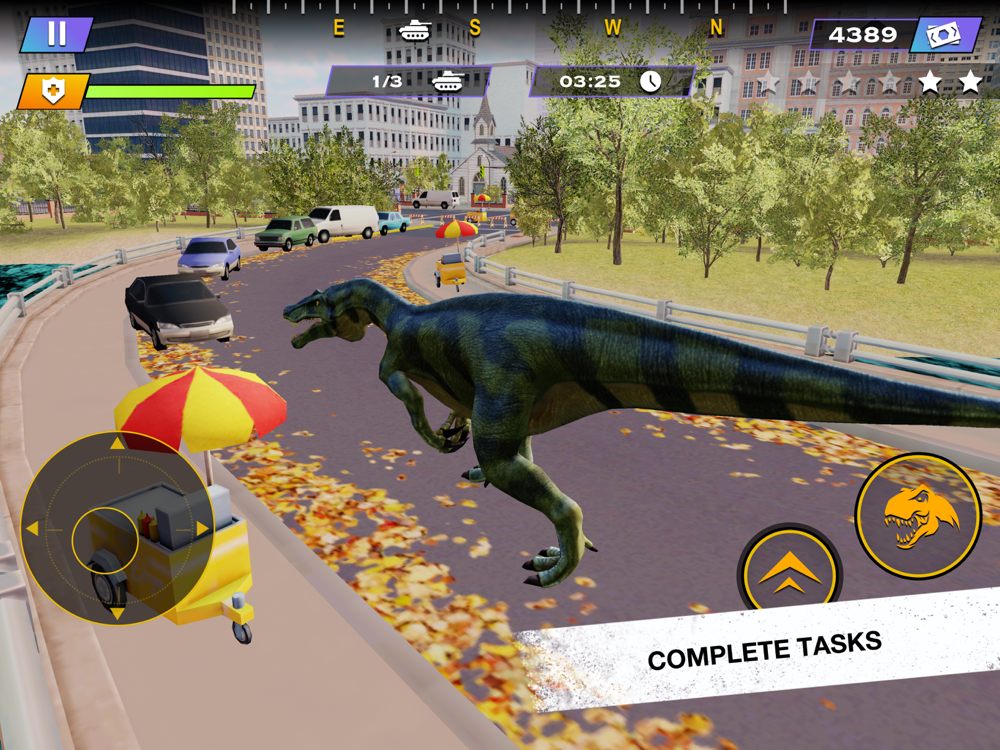This screenshot has width=1000, height=750.
Task: Pause the game with the pause button
Action: click(56, 34)
